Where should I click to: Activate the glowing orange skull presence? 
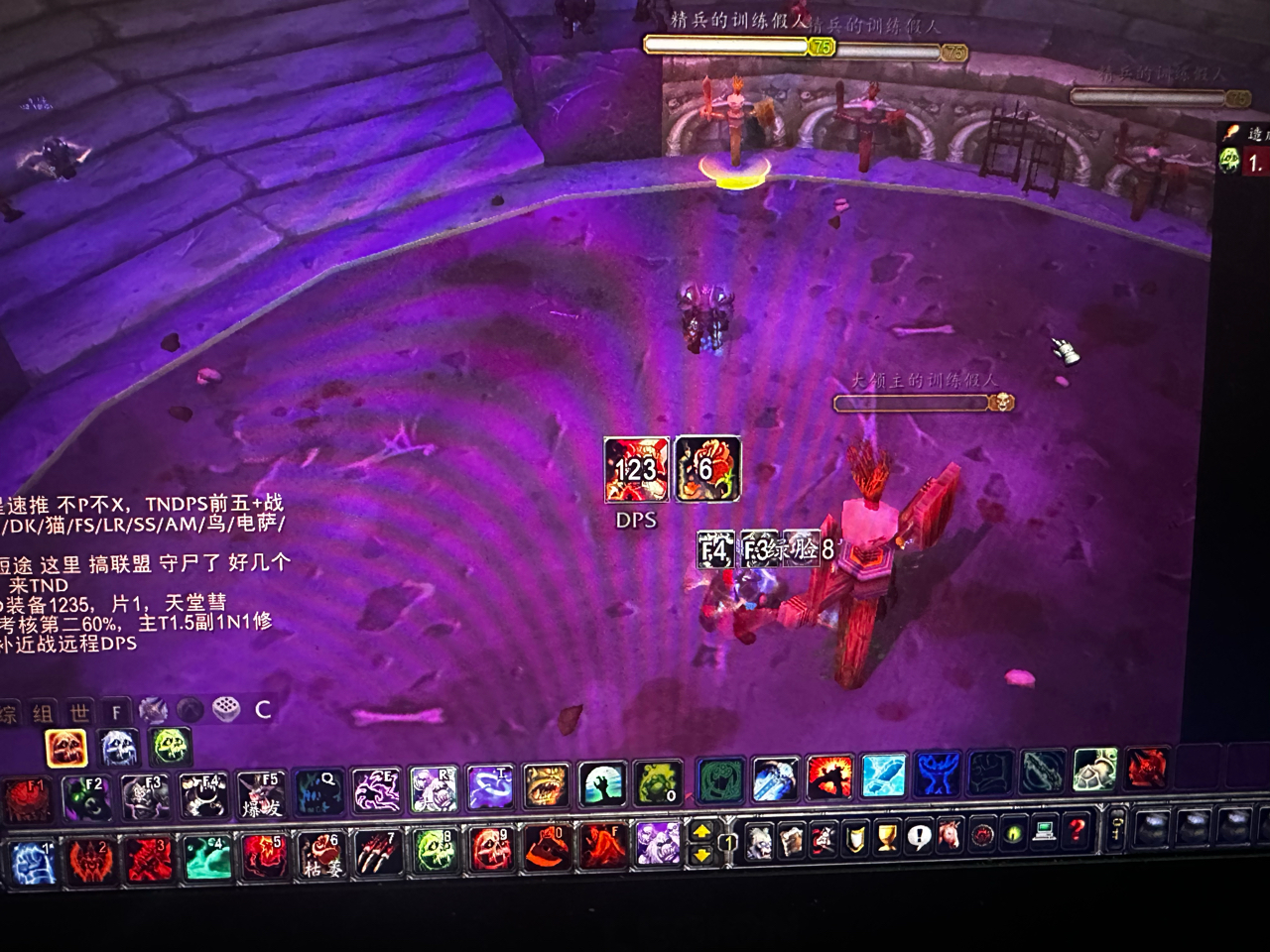pyautogui.click(x=66, y=749)
